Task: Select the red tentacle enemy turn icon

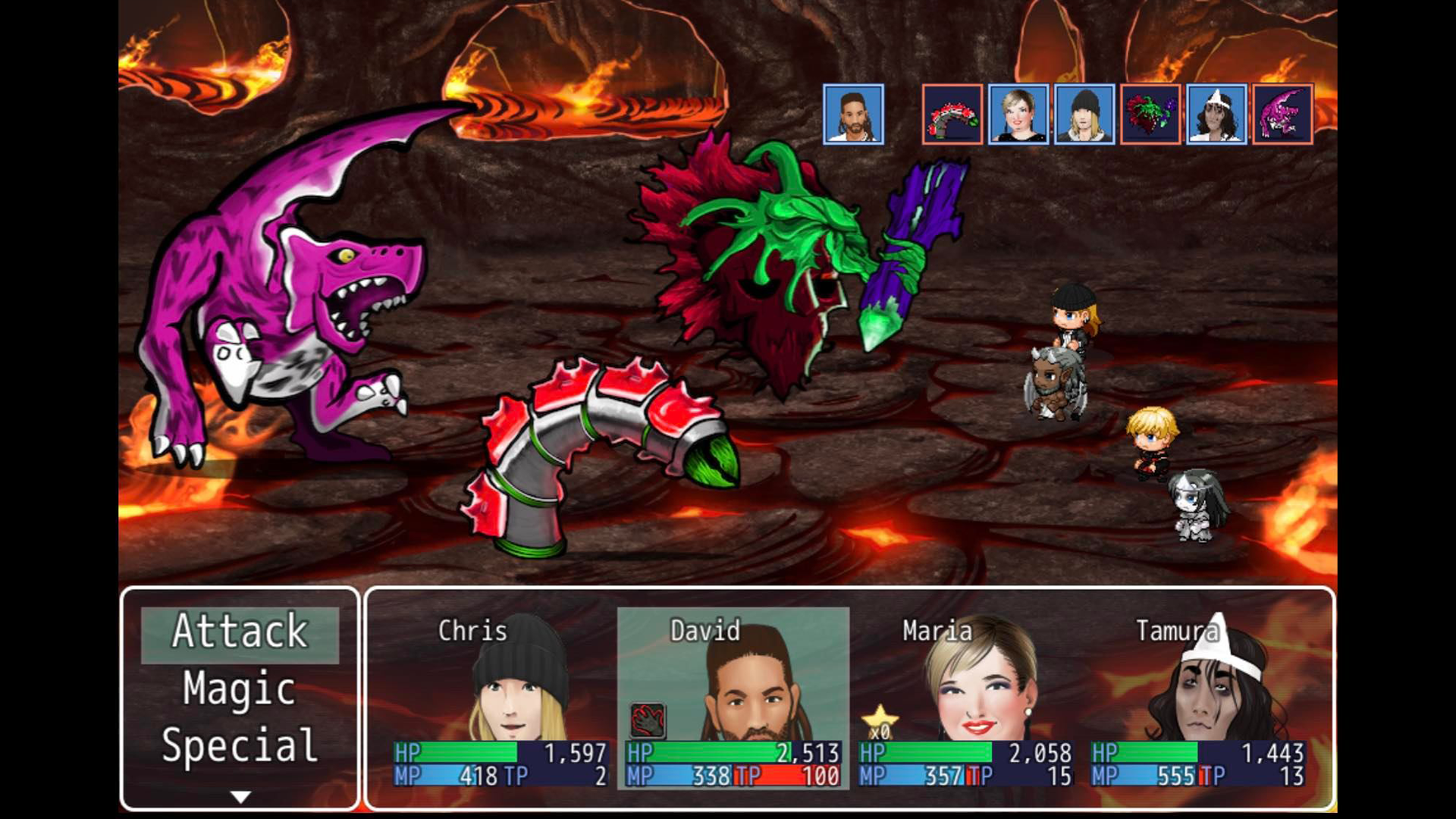Action: tap(952, 114)
